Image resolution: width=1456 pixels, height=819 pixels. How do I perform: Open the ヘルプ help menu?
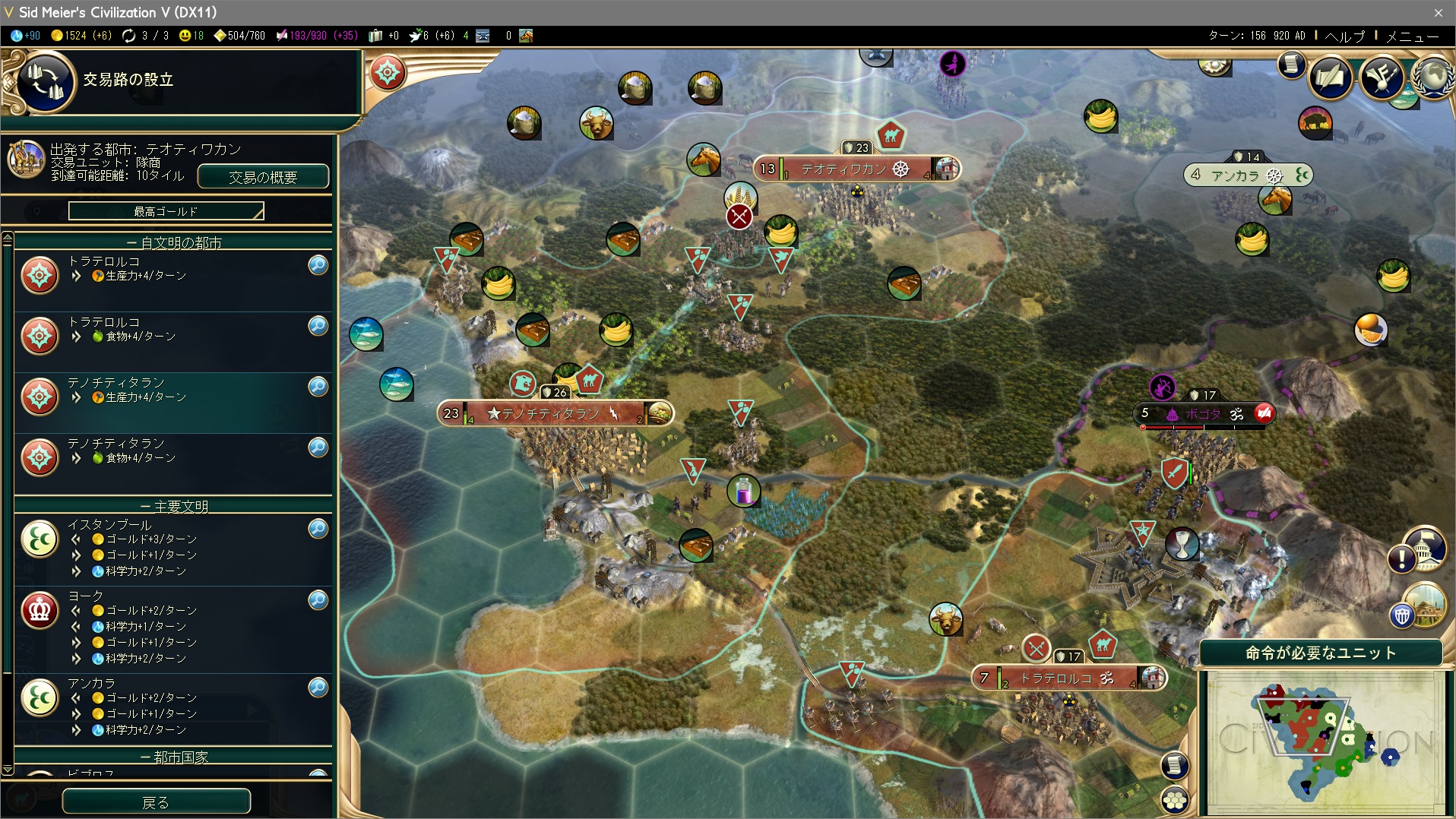point(1344,36)
